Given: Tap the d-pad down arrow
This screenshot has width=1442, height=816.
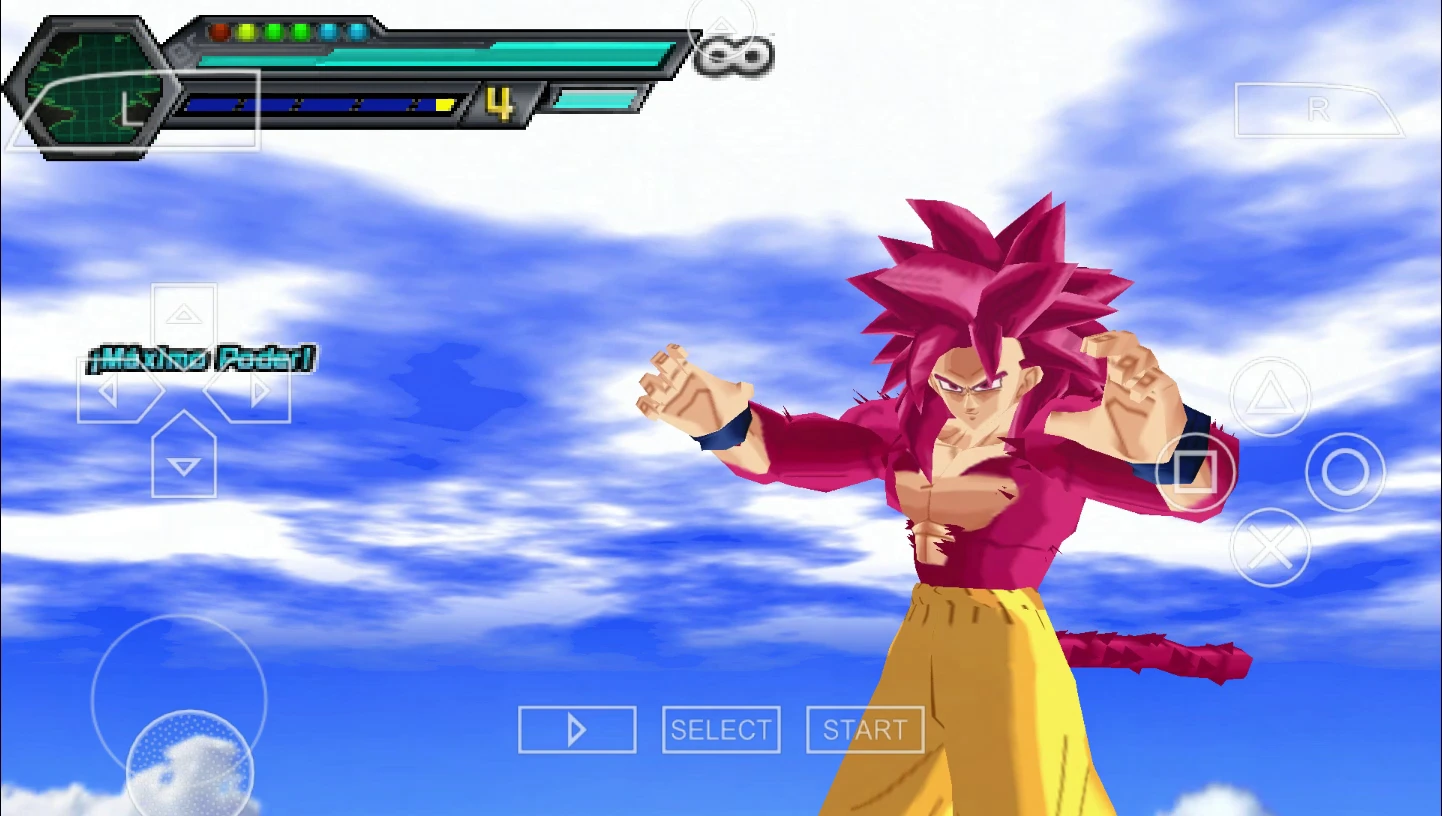Looking at the screenshot, I should coord(184,464).
